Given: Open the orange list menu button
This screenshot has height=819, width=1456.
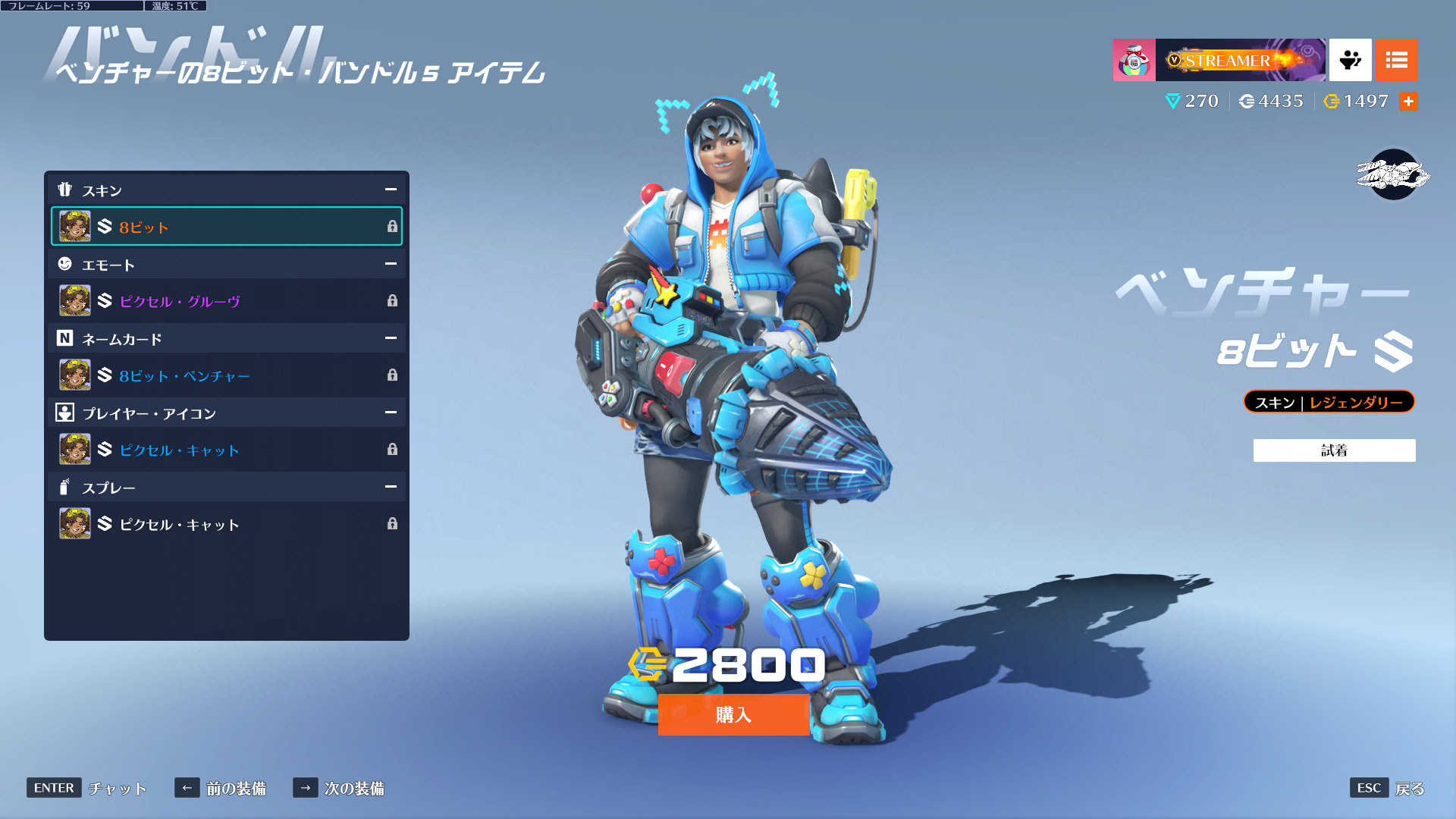Looking at the screenshot, I should (1396, 60).
